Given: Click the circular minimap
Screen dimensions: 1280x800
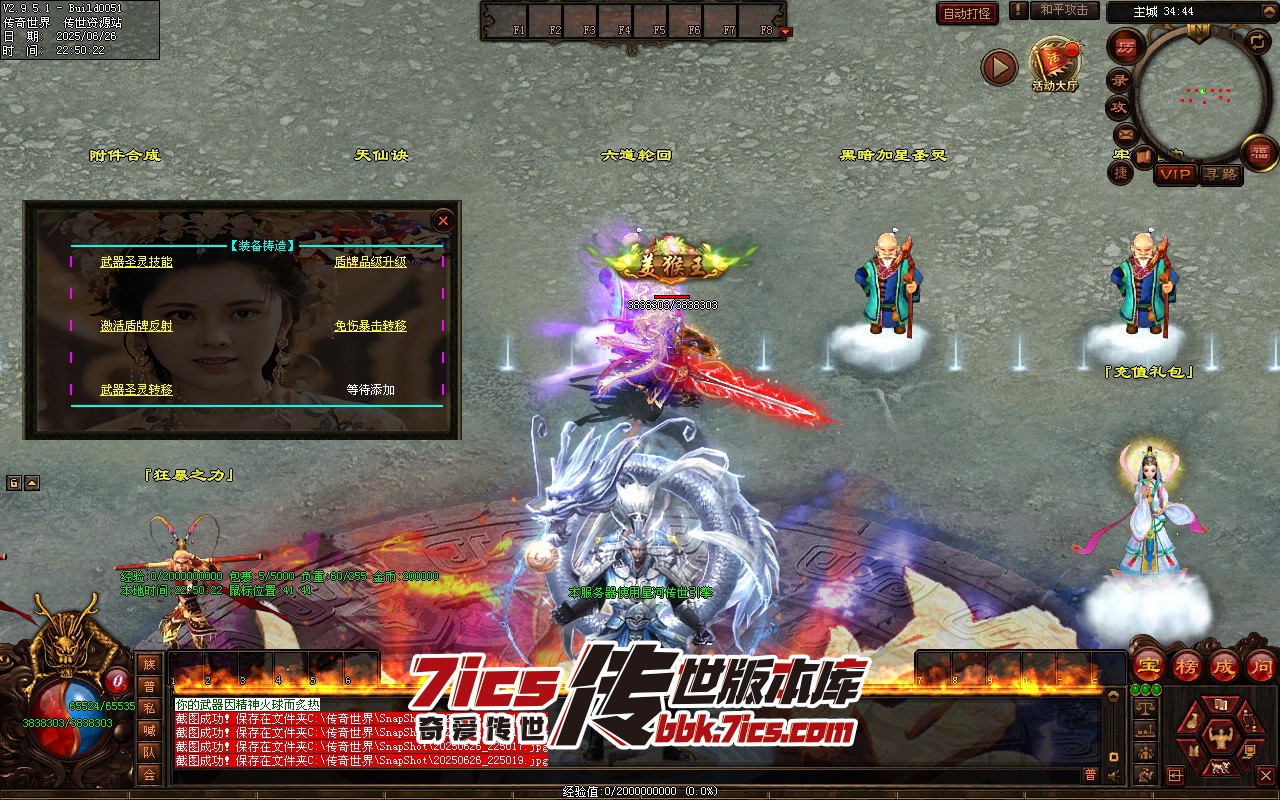Looking at the screenshot, I should [x=1198, y=95].
